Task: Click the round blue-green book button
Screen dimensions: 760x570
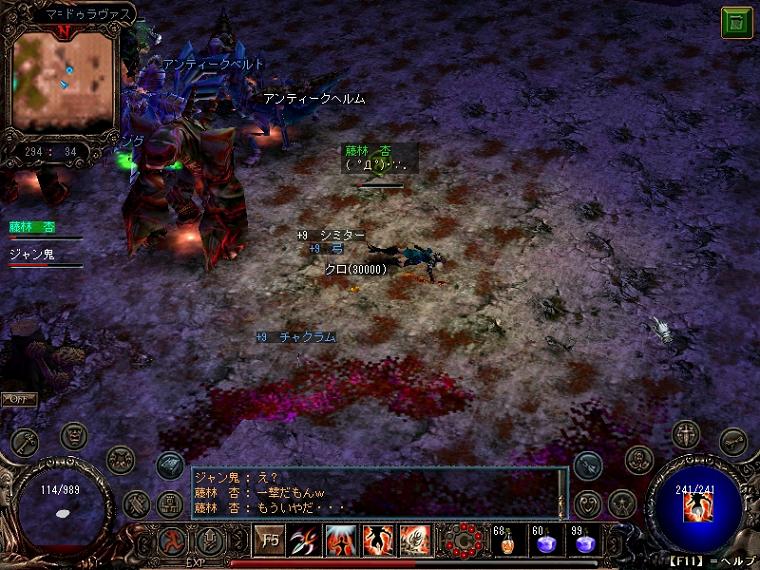Action: 169,465
